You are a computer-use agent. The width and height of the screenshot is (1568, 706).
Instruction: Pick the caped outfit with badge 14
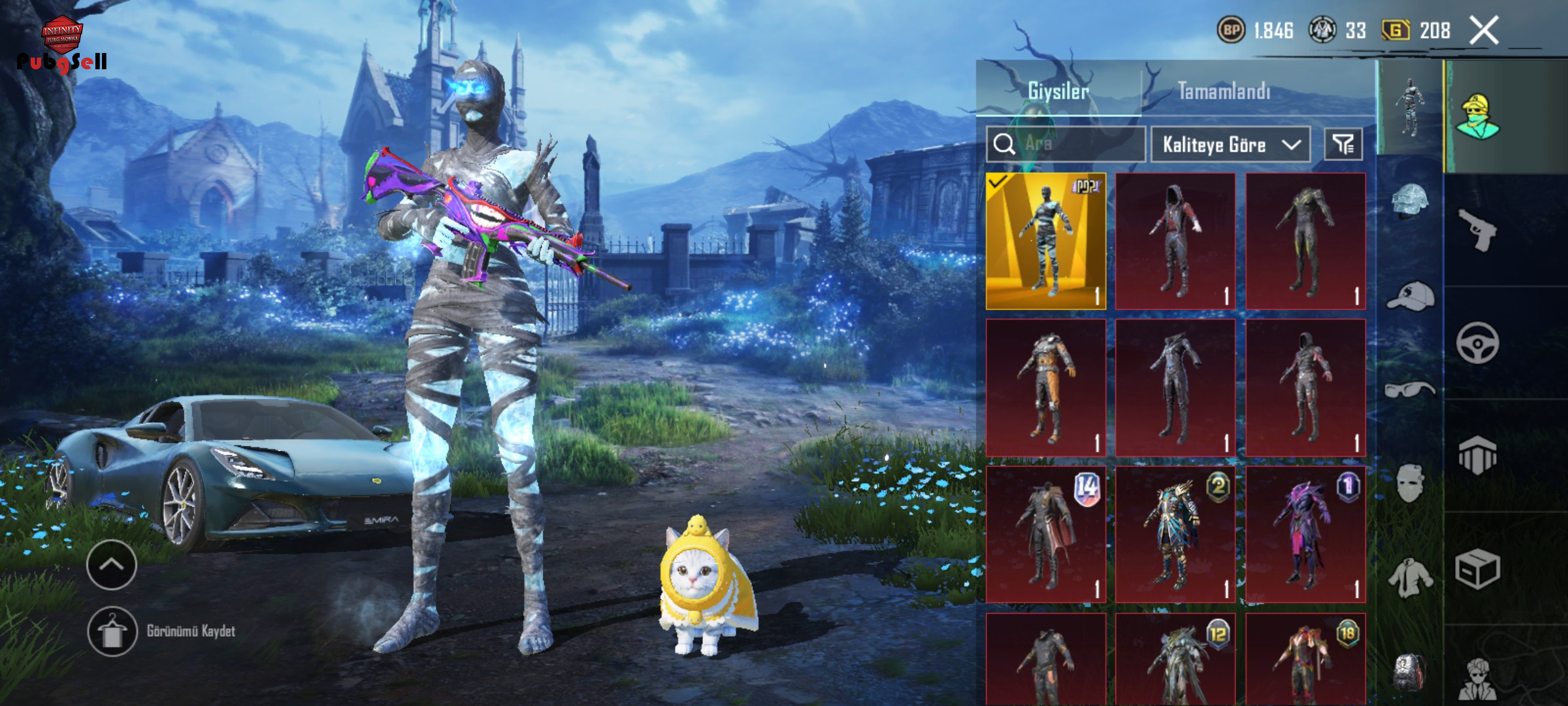[x=1045, y=534]
